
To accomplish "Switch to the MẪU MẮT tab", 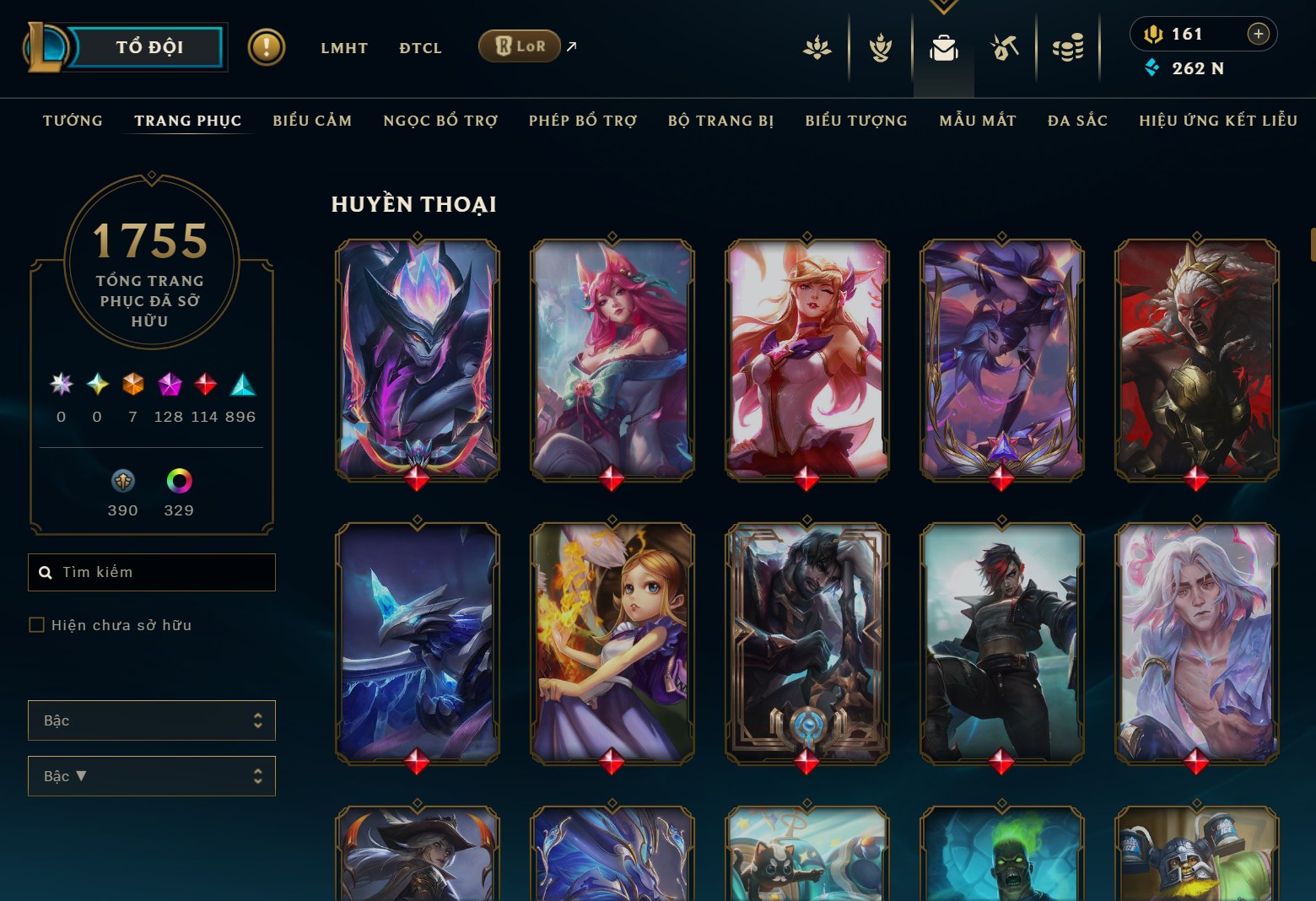I will point(977,121).
